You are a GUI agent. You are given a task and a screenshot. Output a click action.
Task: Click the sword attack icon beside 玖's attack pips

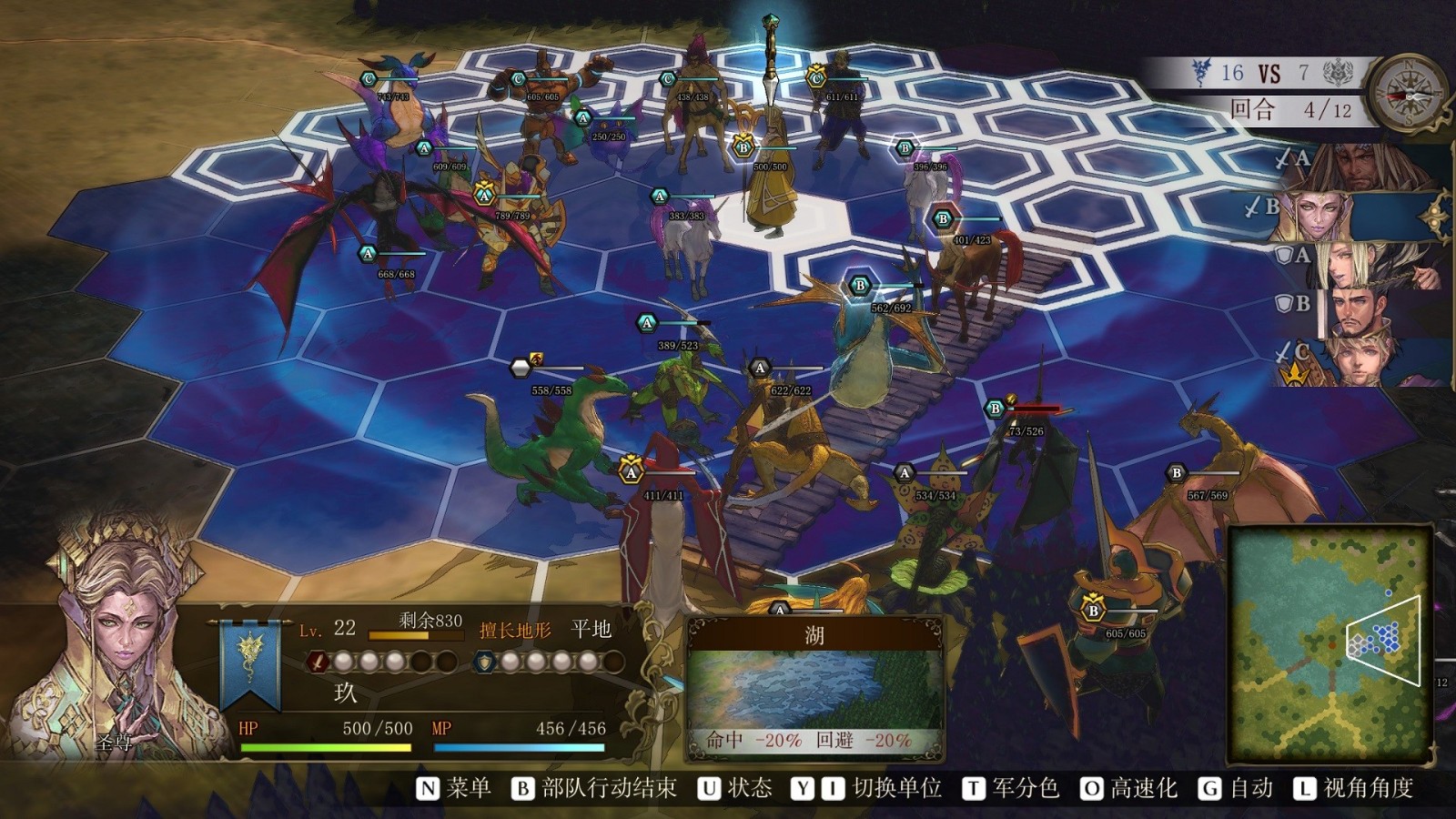pos(318,663)
